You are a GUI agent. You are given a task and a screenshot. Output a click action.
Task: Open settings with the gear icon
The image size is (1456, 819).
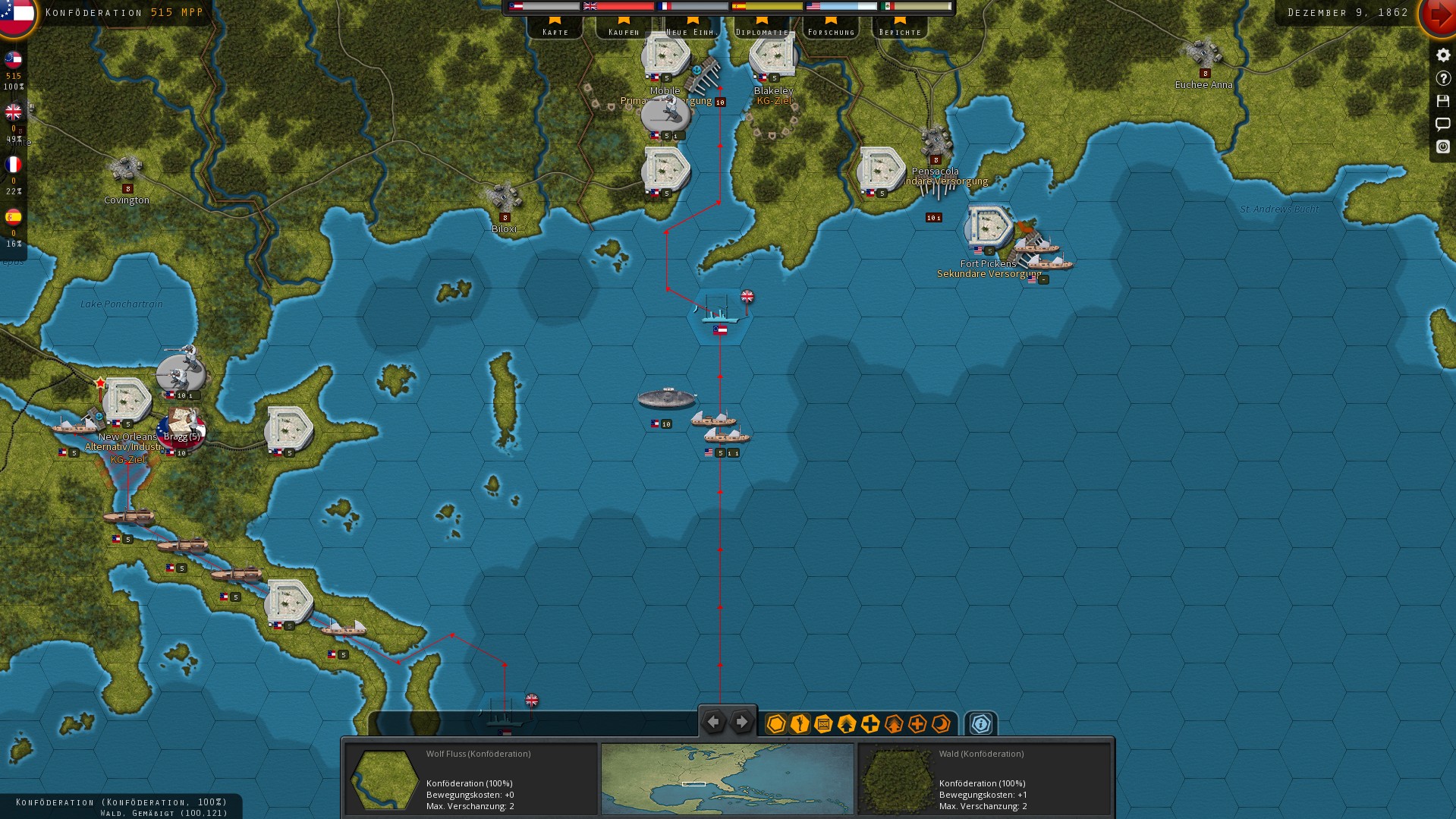click(x=1443, y=55)
